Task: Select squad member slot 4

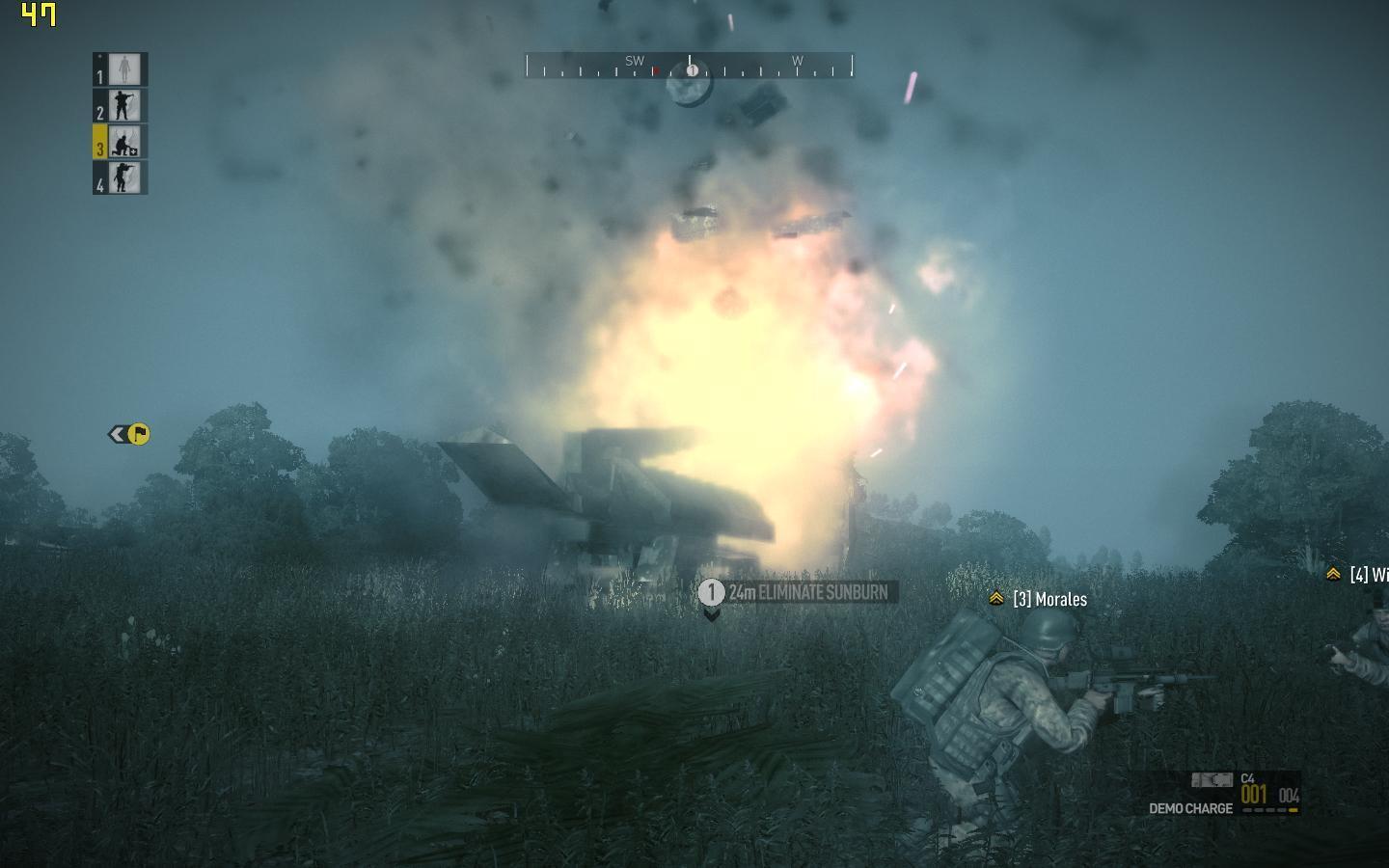Action: (x=121, y=178)
